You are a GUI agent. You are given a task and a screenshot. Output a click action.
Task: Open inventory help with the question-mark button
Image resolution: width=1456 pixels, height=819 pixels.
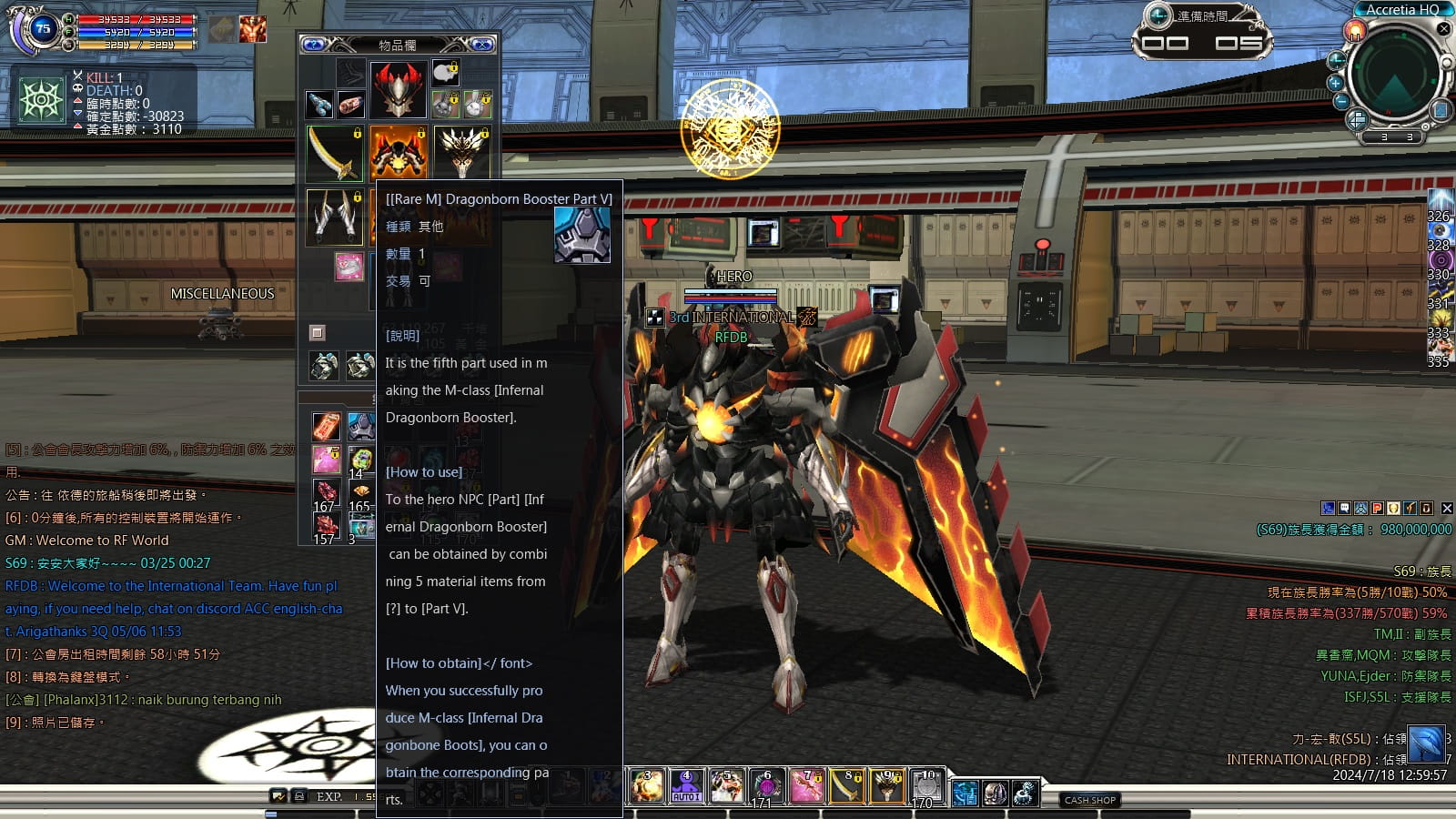313,45
